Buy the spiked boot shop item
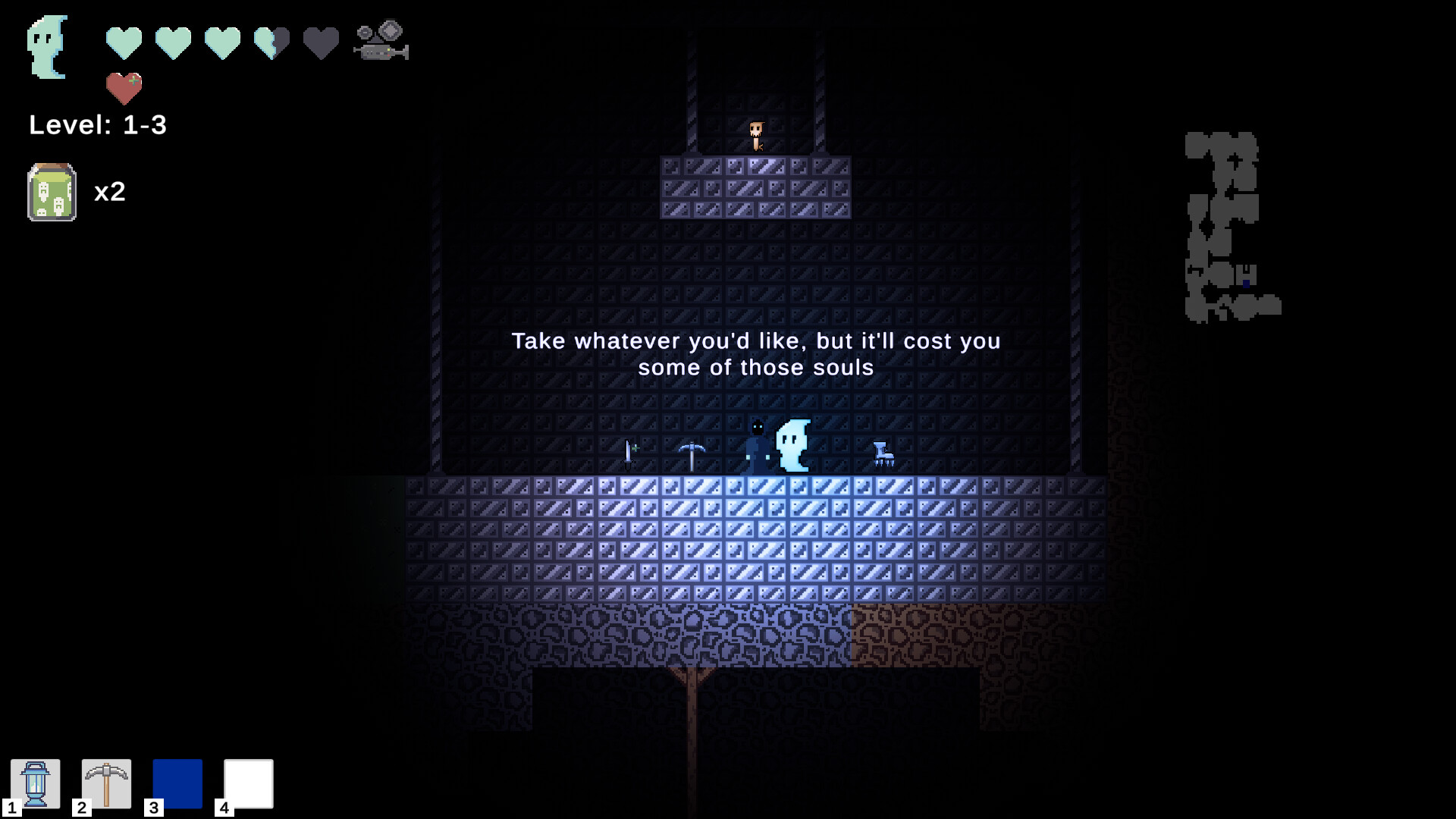 tap(883, 452)
